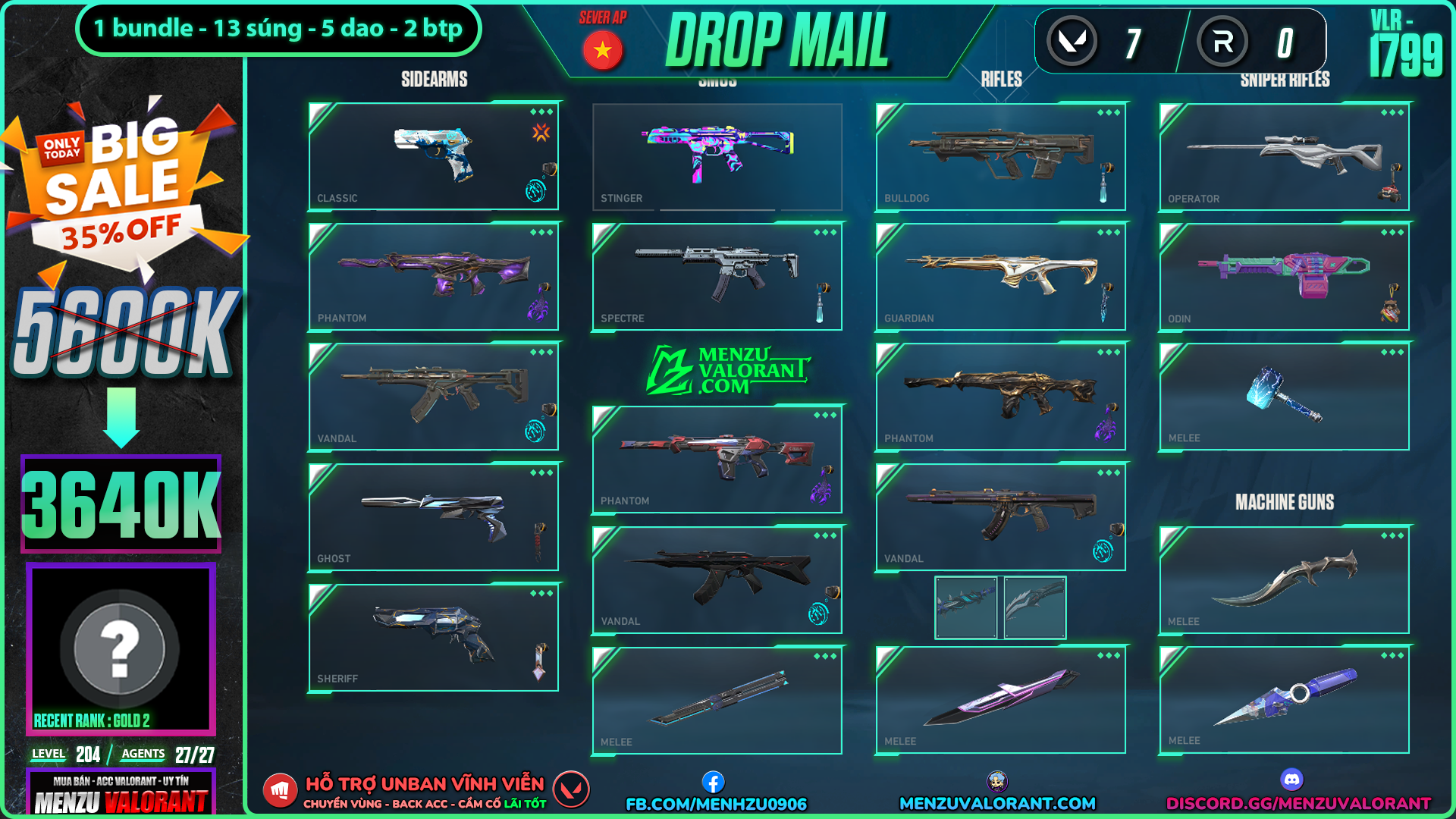Select the Operator sniper rifle tile

(x=1284, y=156)
